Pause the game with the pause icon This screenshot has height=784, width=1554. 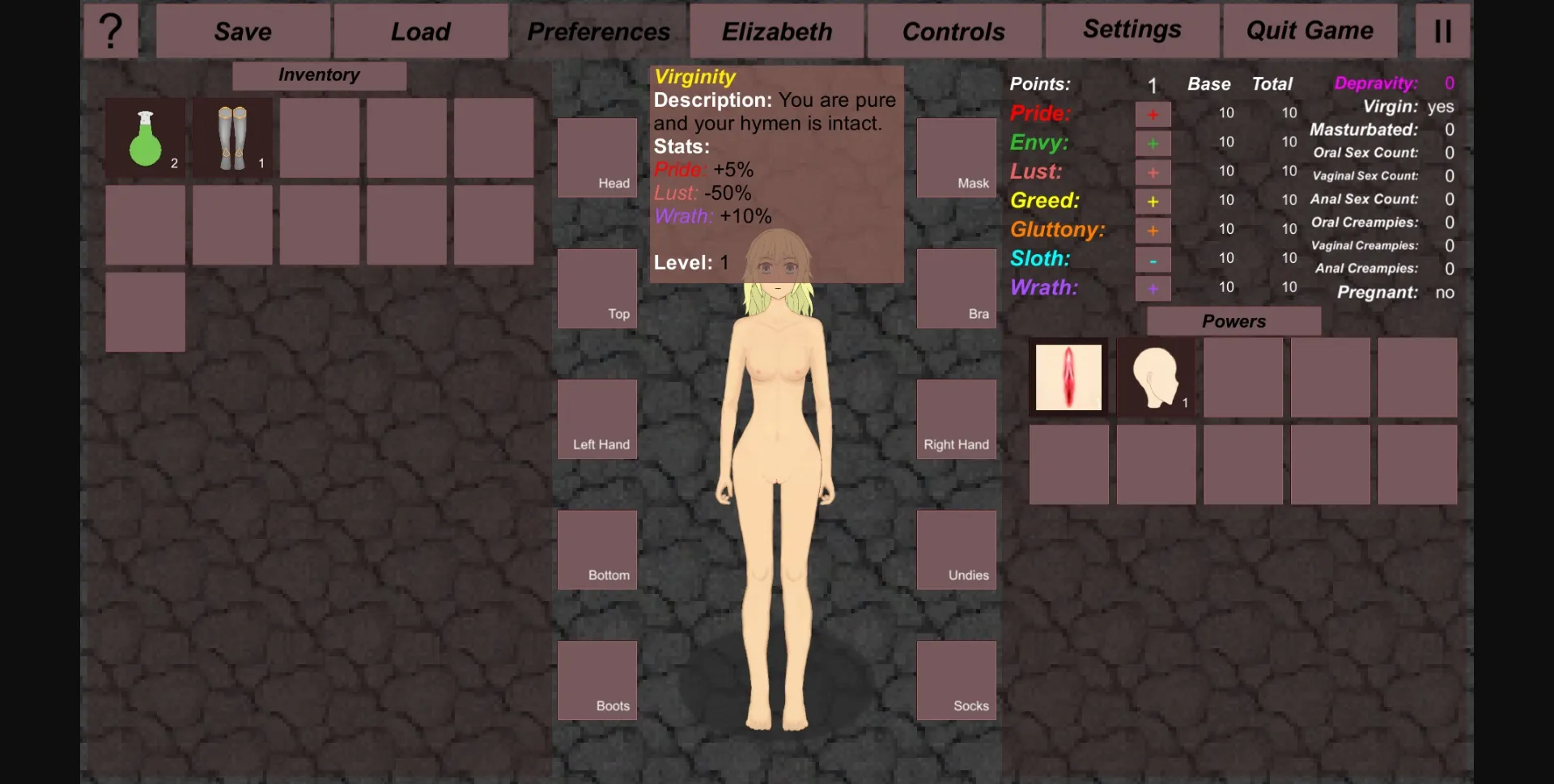pyautogui.click(x=1442, y=30)
